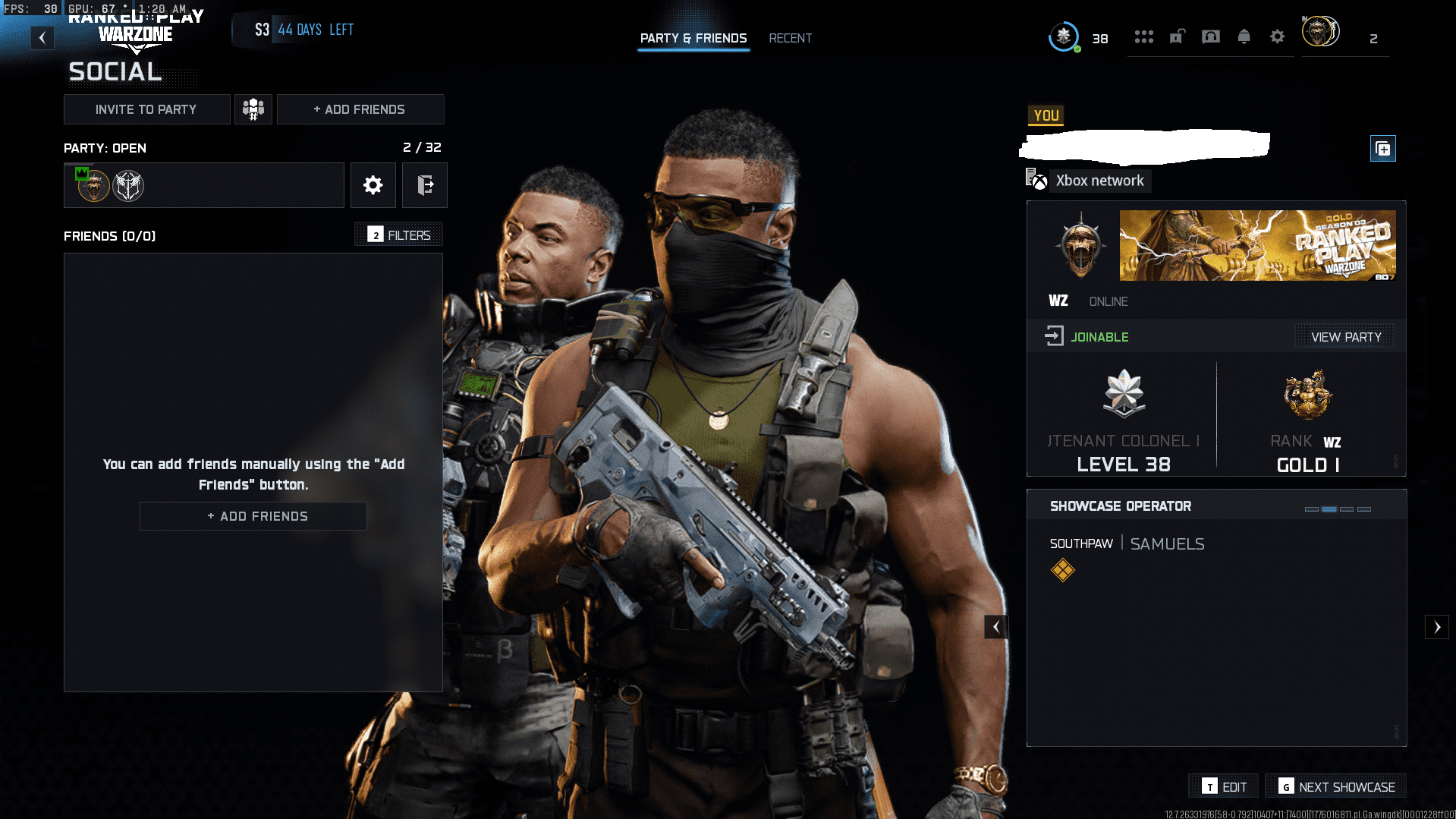Click the View Party button

(x=1344, y=336)
